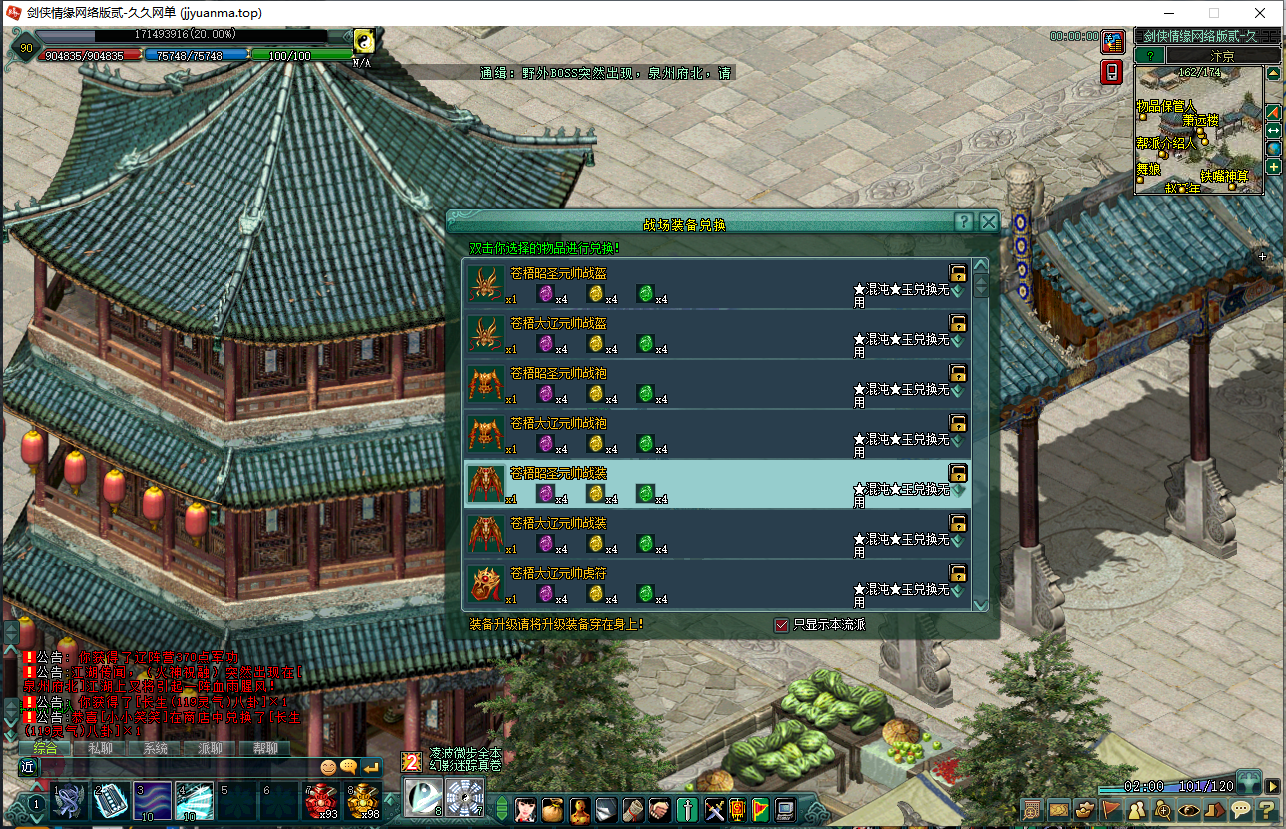Open the chat emoji picker
1286x829 pixels.
click(x=328, y=767)
